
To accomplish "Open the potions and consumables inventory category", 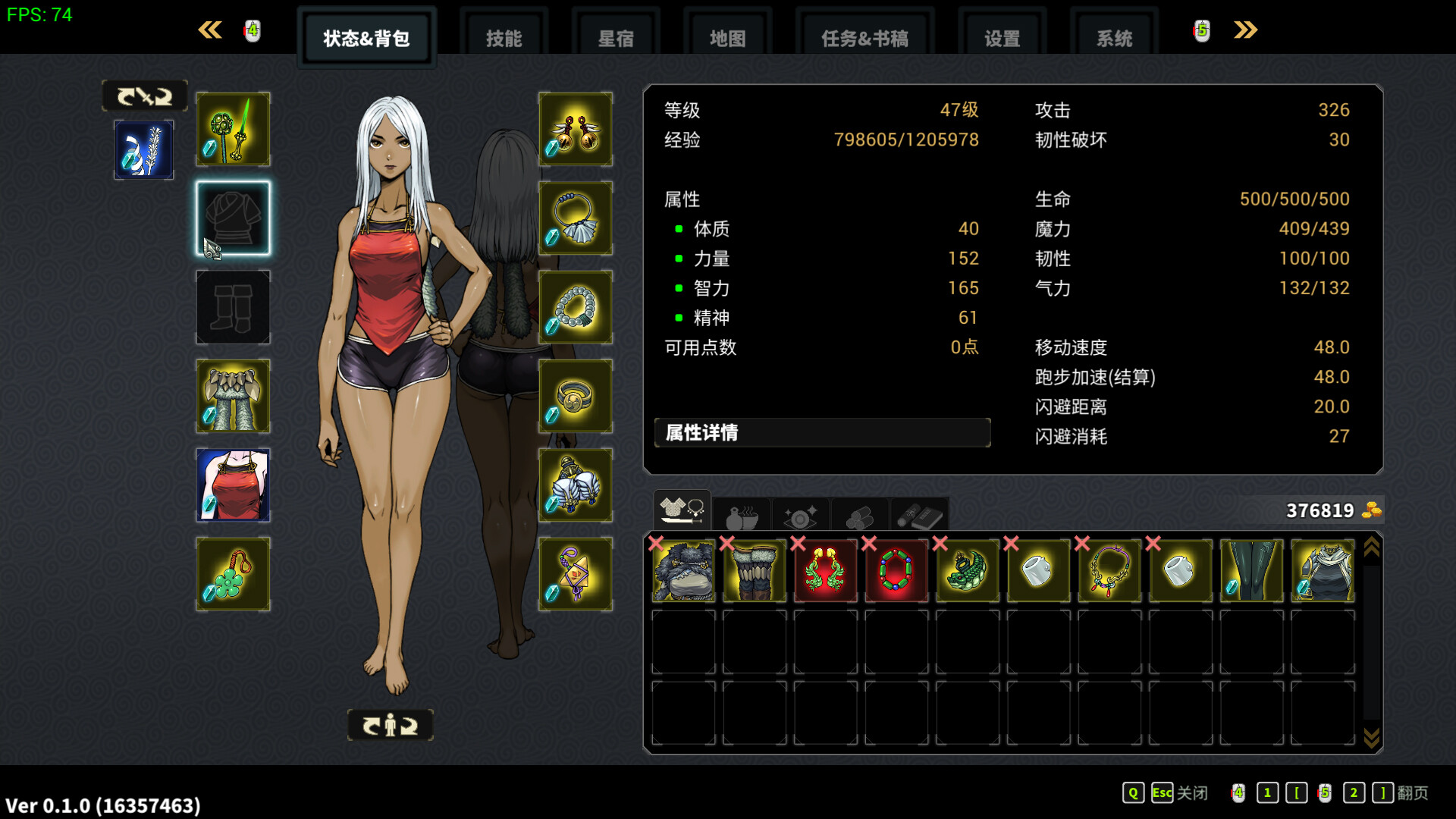I will pos(742,514).
